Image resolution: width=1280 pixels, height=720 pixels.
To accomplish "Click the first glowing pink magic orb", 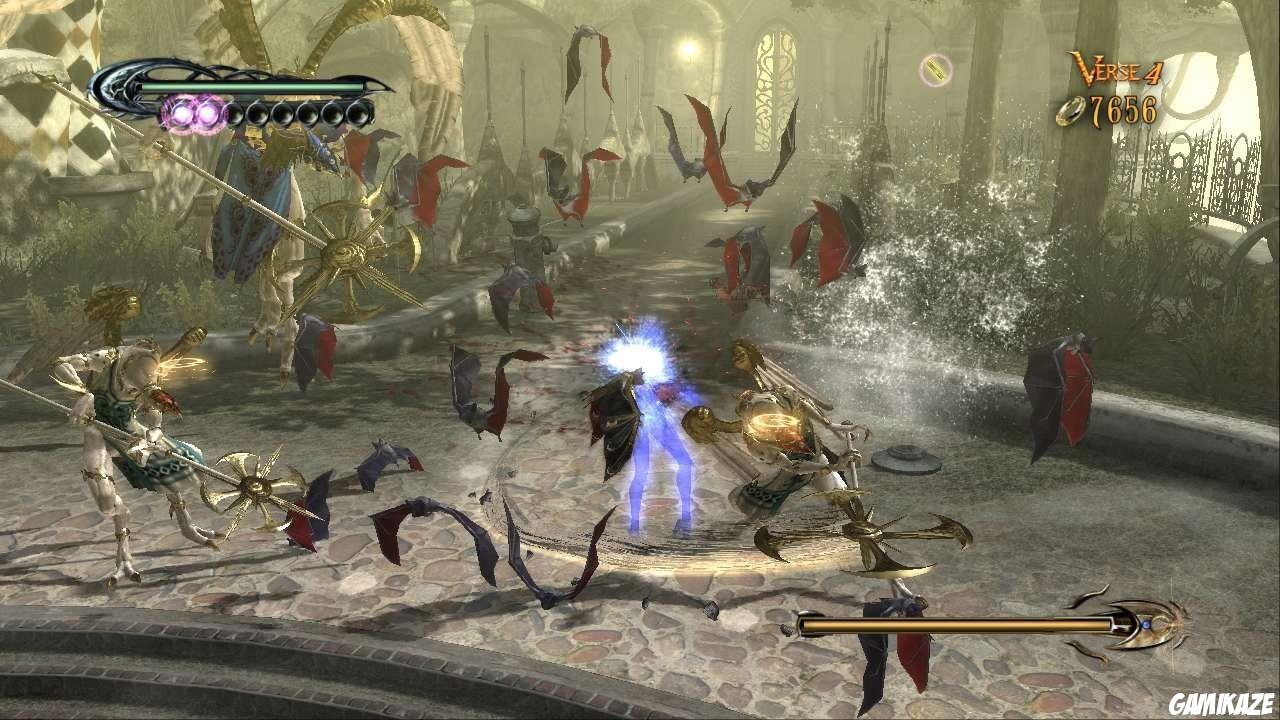I will (x=184, y=113).
